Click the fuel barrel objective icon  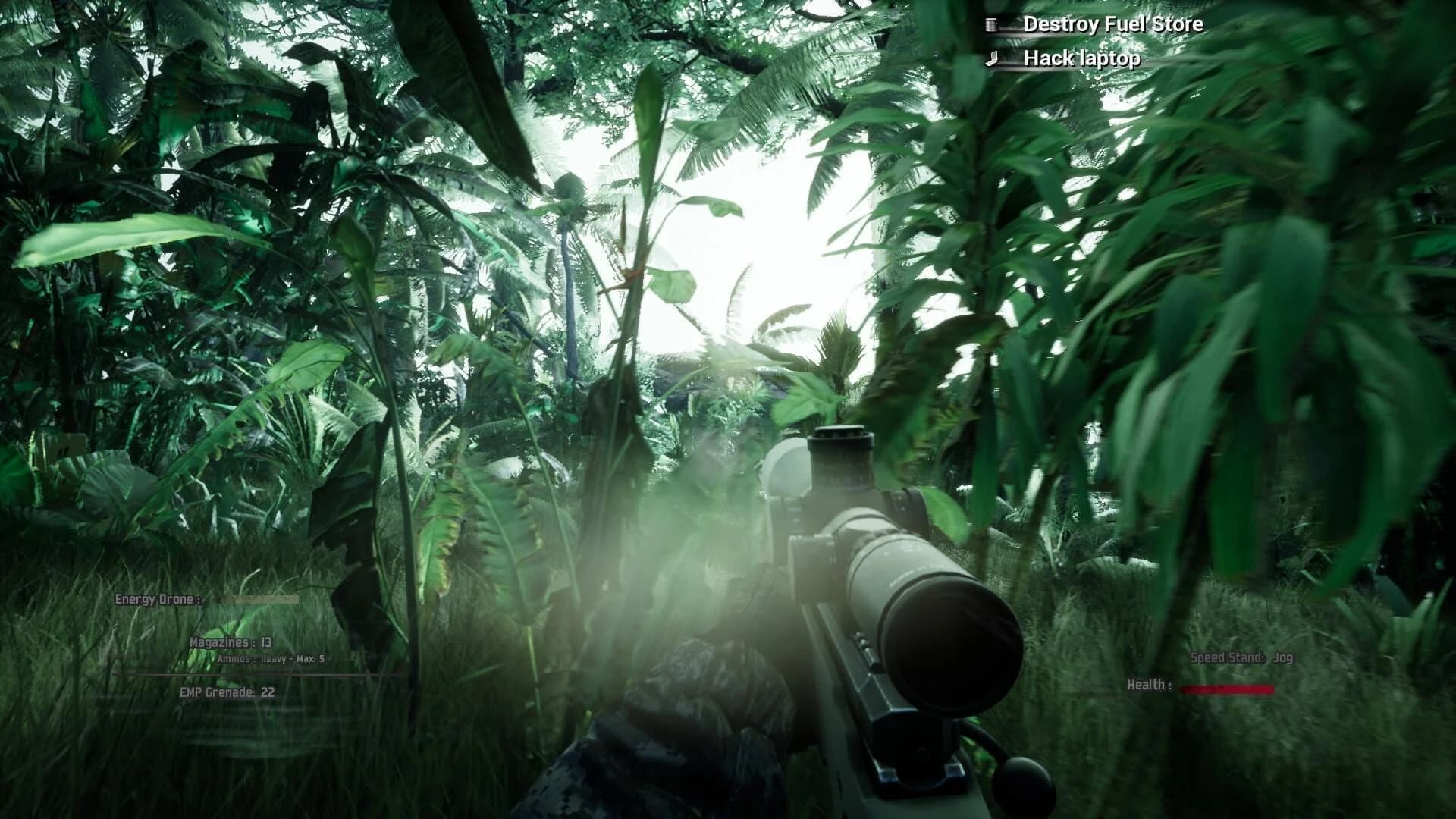[x=990, y=24]
